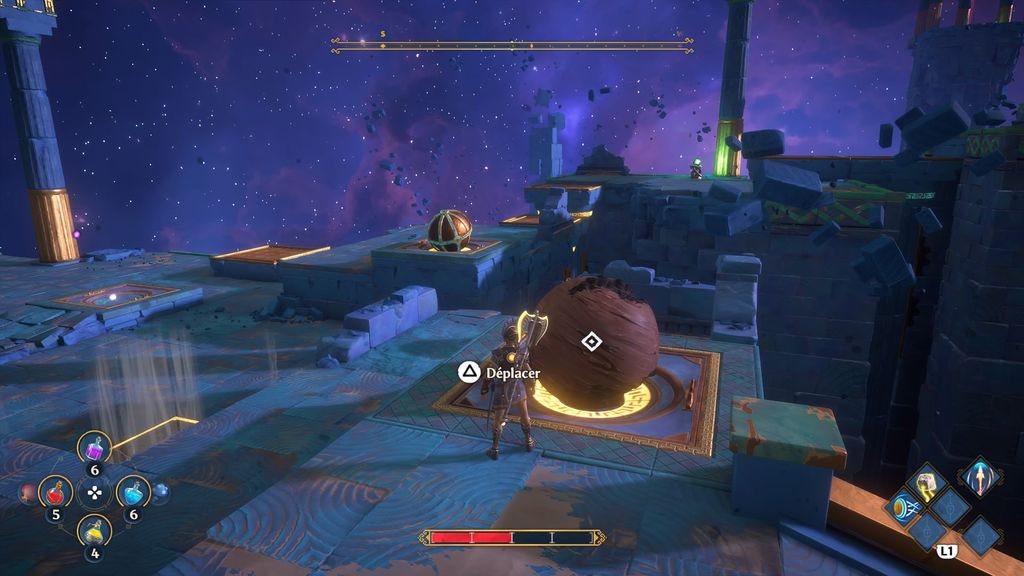
Task: Click the compass bar at top of screen
Action: click(512, 45)
